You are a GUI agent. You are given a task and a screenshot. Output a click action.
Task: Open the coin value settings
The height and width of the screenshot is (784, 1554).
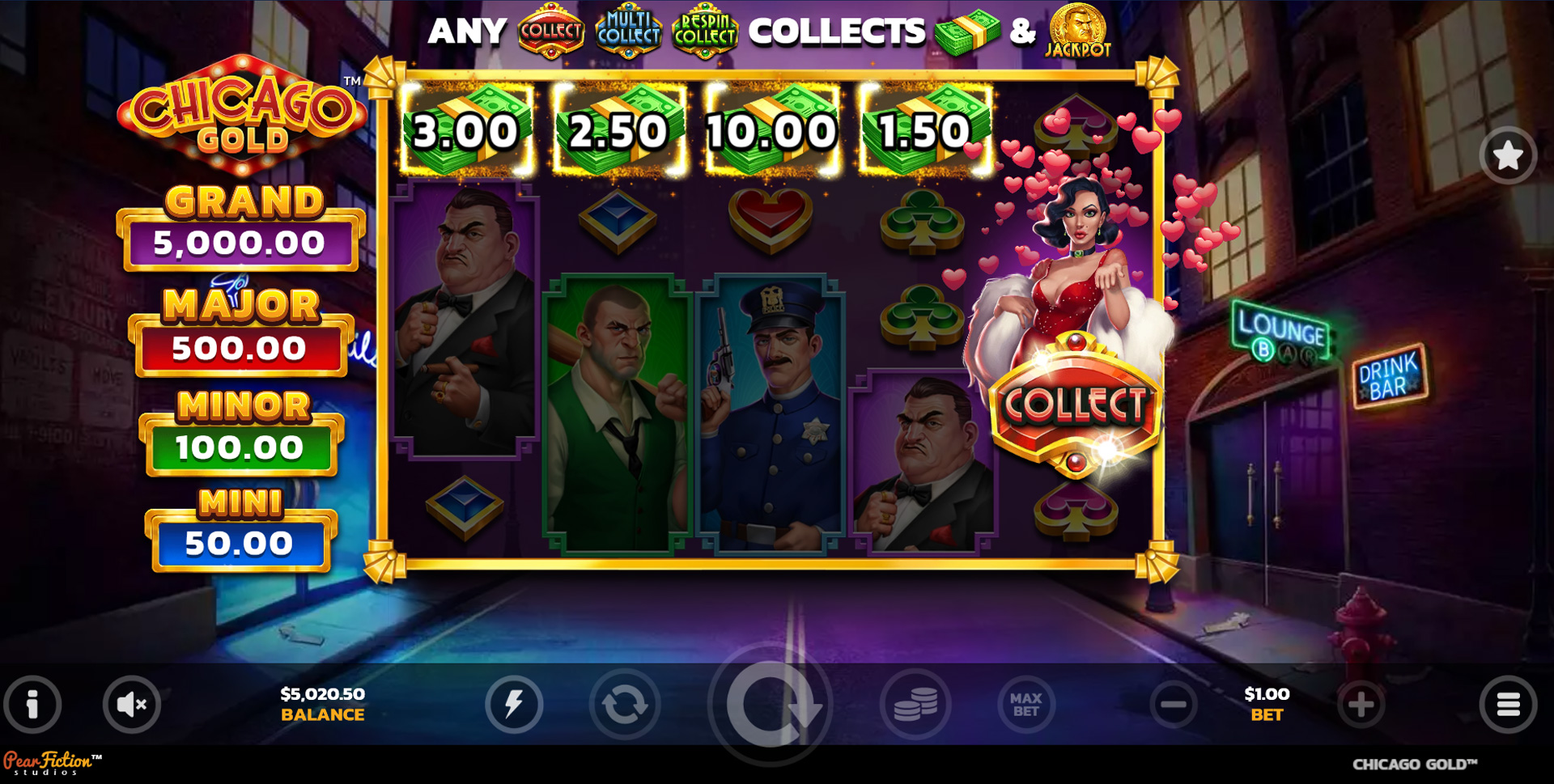tap(915, 704)
